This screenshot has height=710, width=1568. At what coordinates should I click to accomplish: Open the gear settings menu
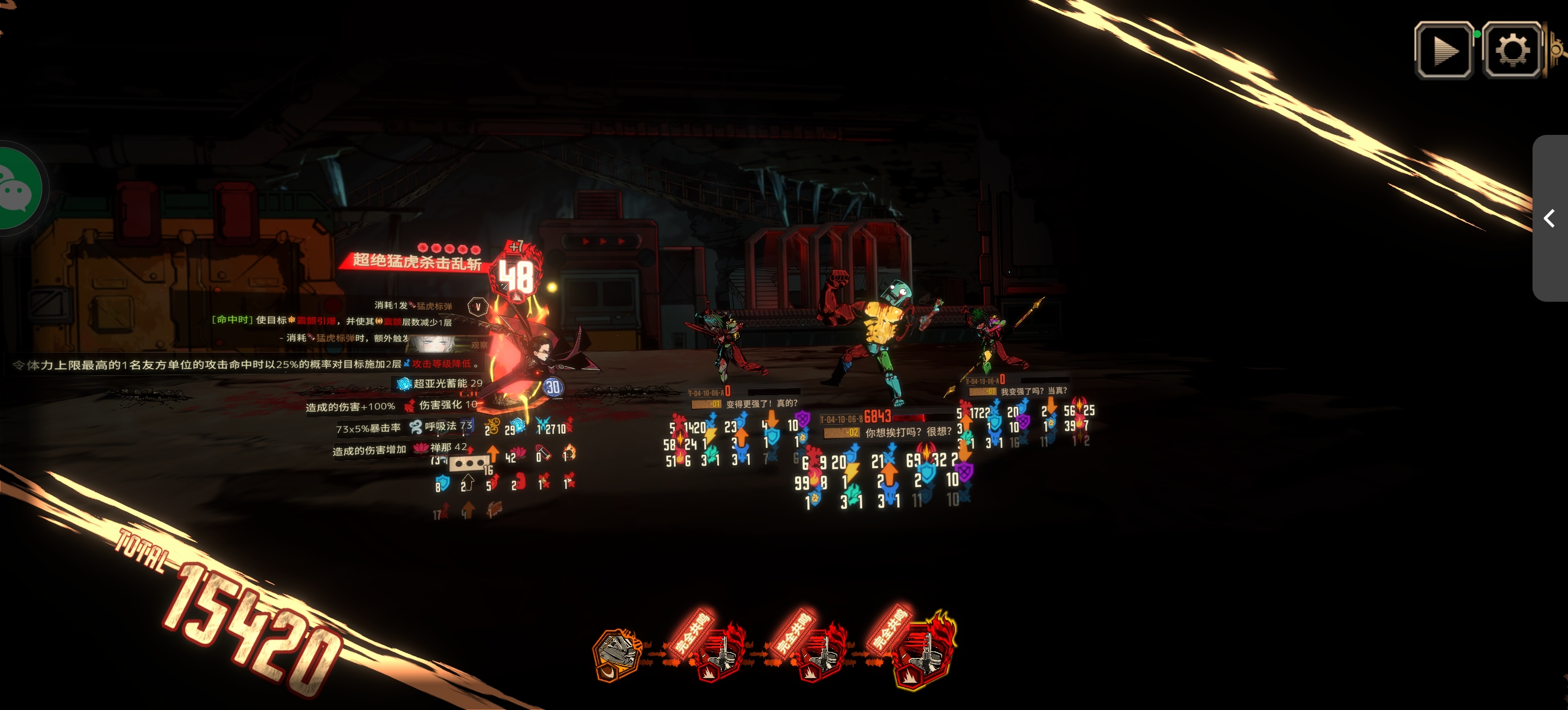coord(1511,50)
